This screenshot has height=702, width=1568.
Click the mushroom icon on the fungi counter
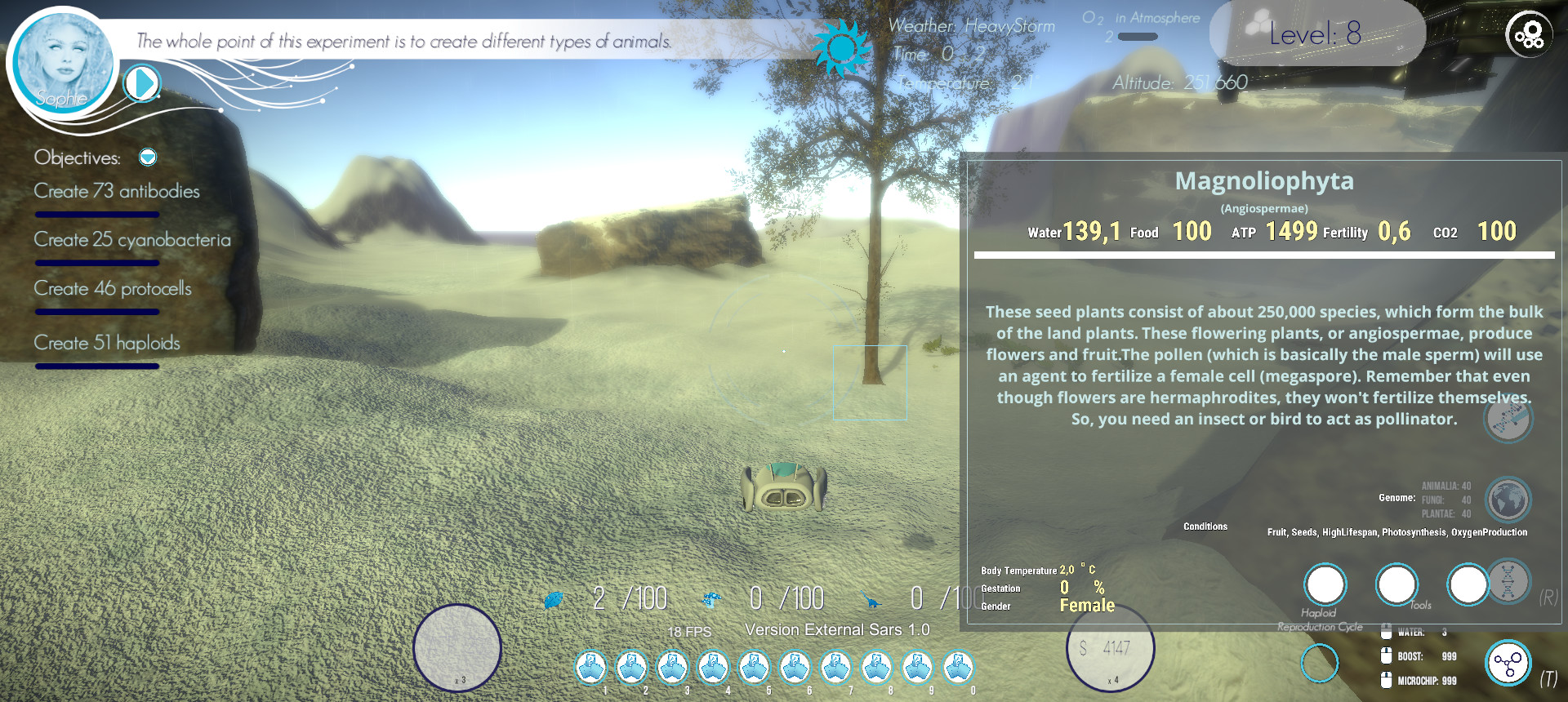[710, 598]
